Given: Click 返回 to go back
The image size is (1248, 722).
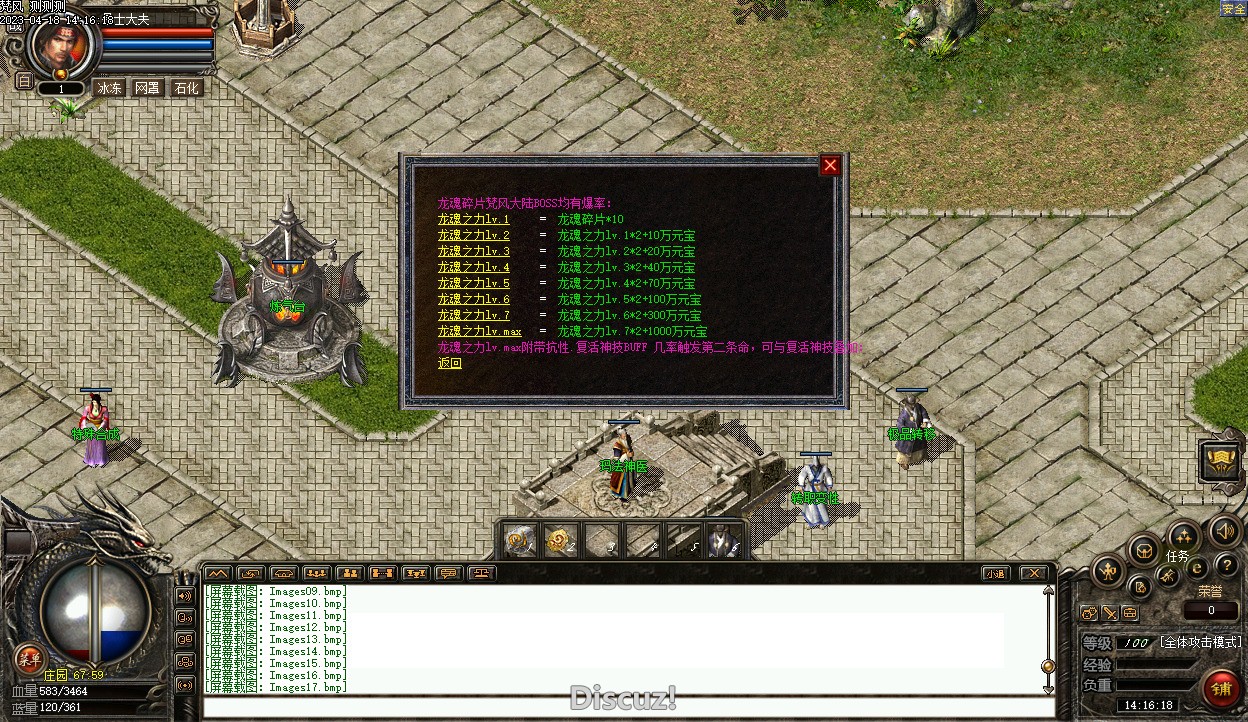Looking at the screenshot, I should pos(449,364).
